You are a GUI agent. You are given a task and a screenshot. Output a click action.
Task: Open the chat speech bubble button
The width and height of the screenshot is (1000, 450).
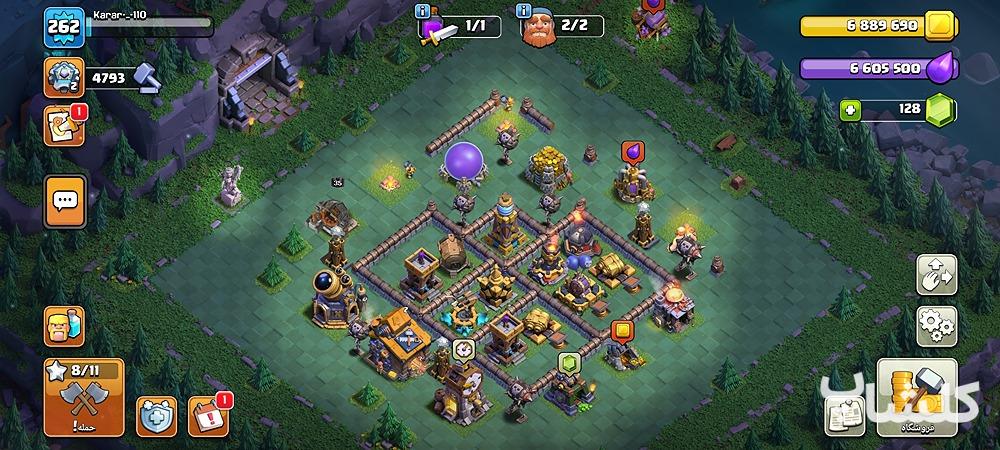64,200
